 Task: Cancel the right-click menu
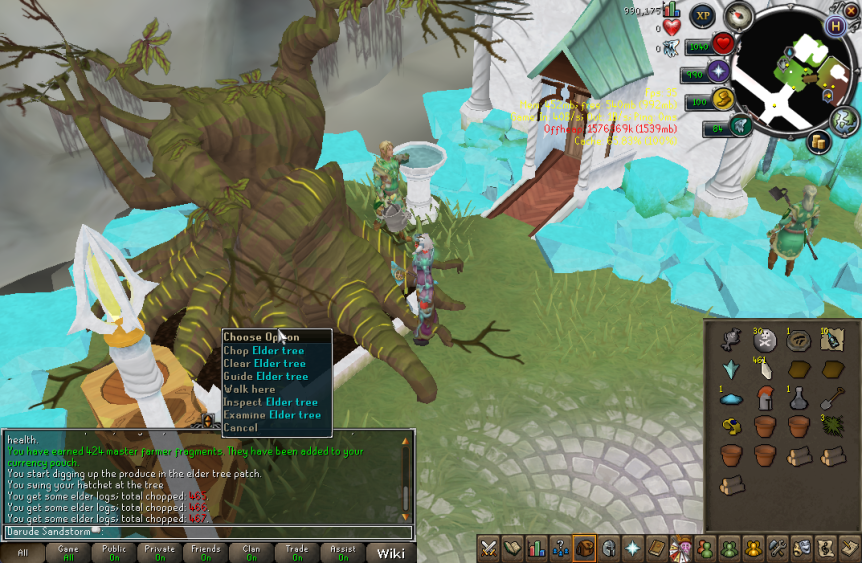(240, 427)
